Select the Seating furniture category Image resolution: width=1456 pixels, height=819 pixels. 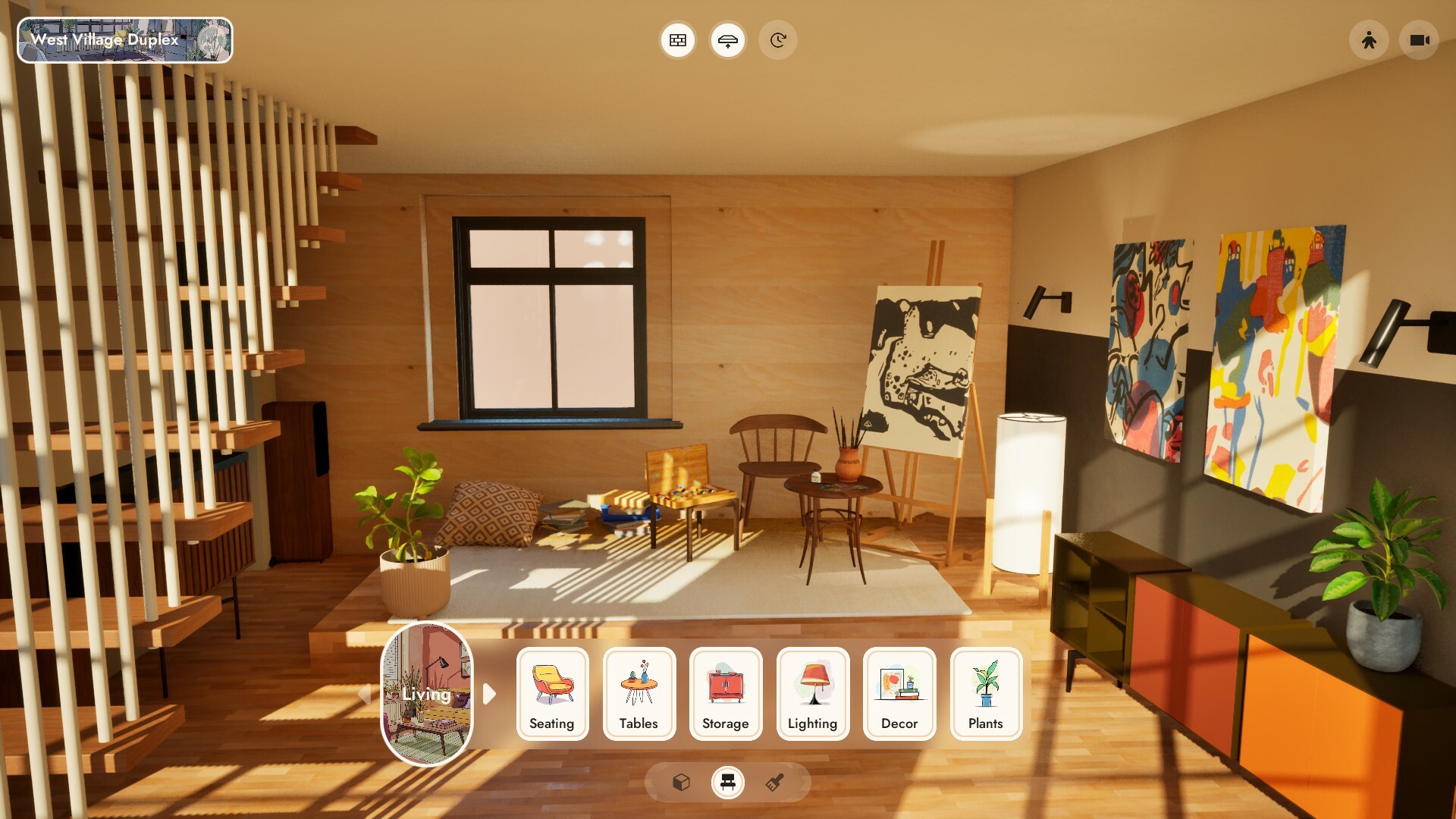(x=552, y=694)
